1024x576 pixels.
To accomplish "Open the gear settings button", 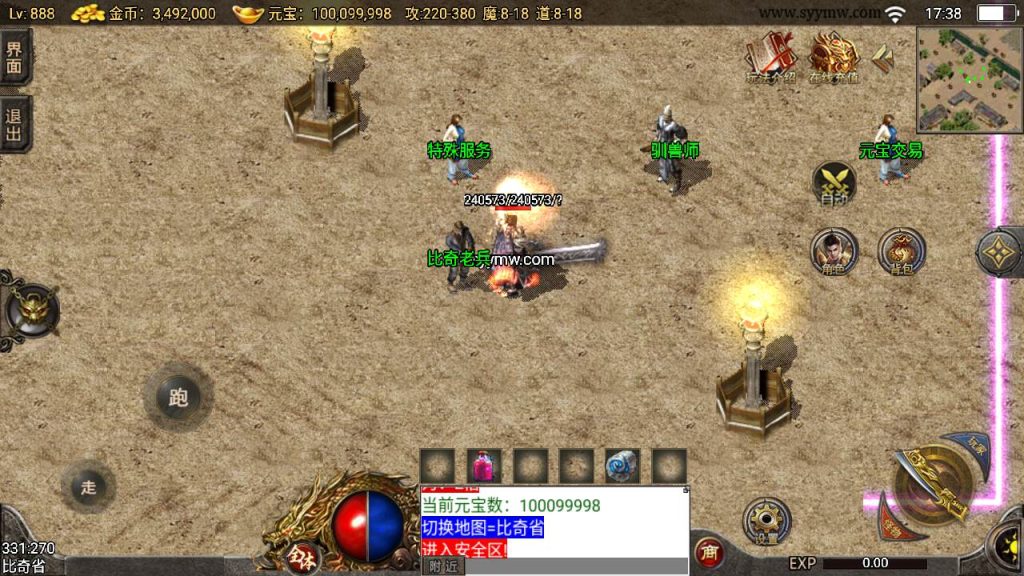I will (x=767, y=521).
